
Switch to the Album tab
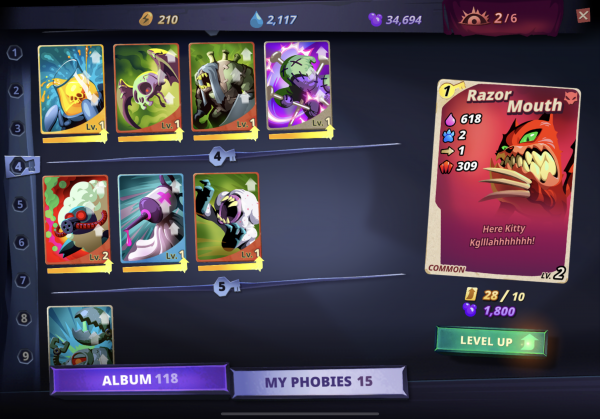(x=139, y=380)
